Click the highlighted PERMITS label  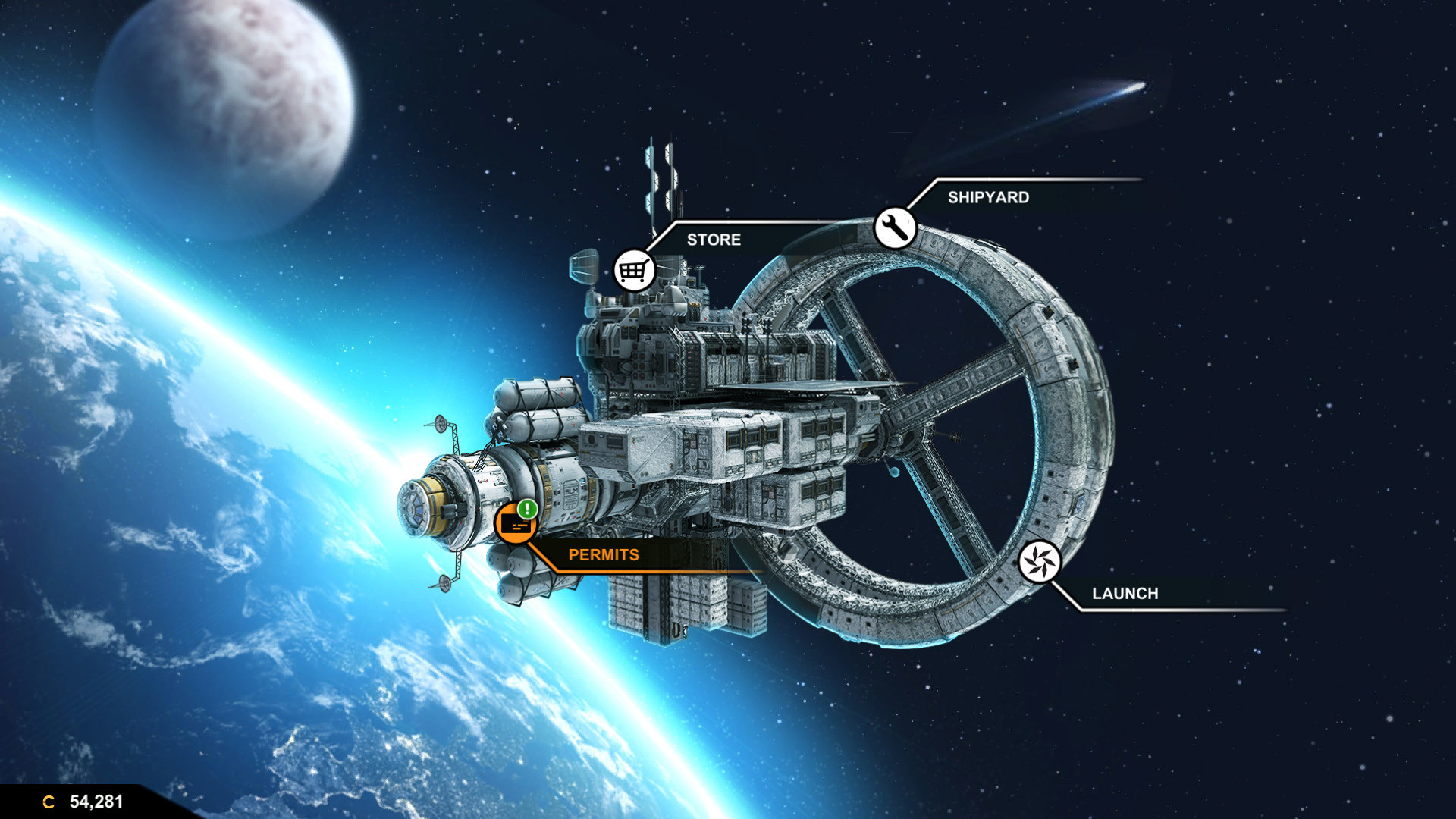(x=604, y=554)
